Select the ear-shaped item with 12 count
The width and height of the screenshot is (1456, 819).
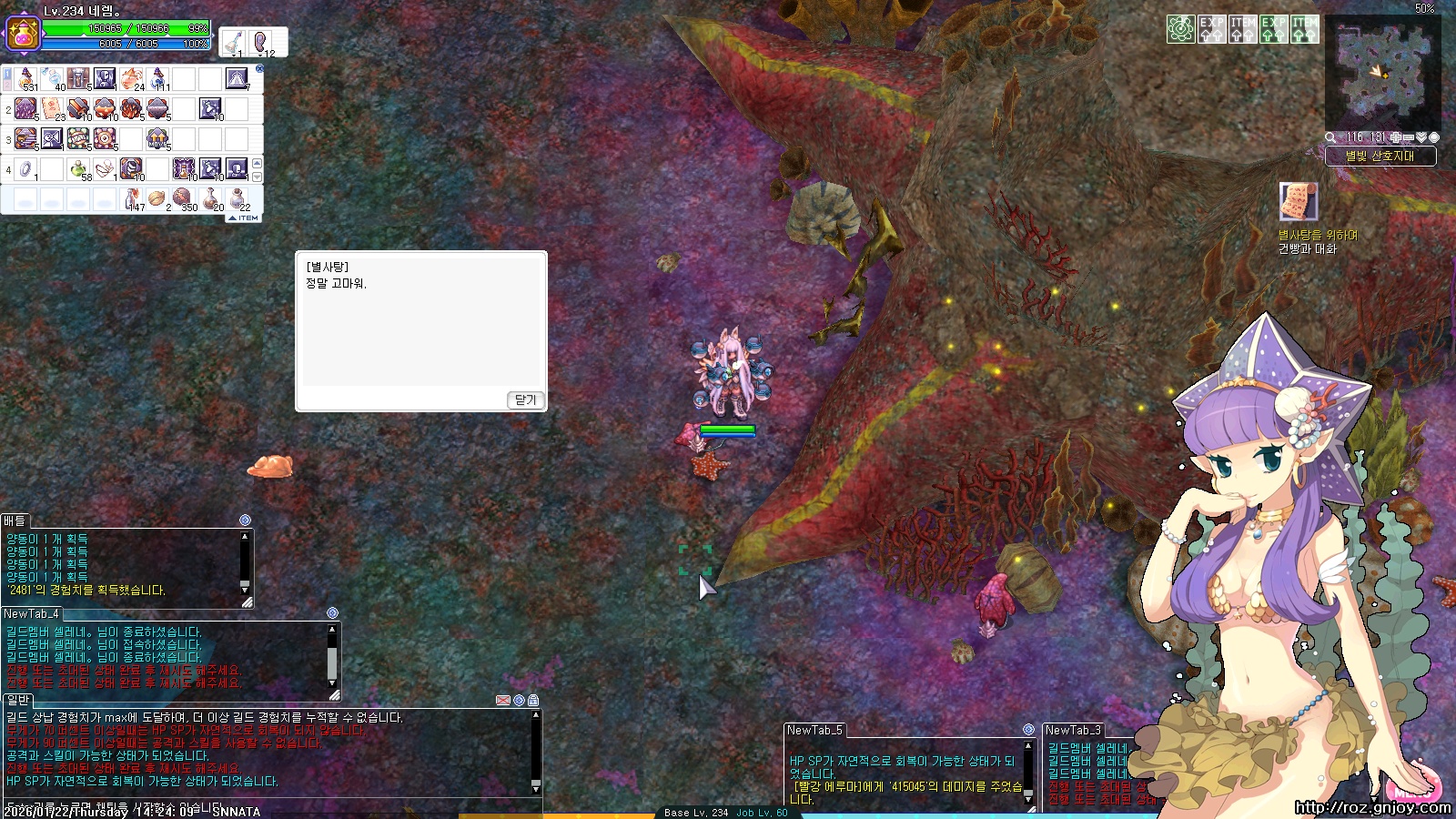coord(263,42)
